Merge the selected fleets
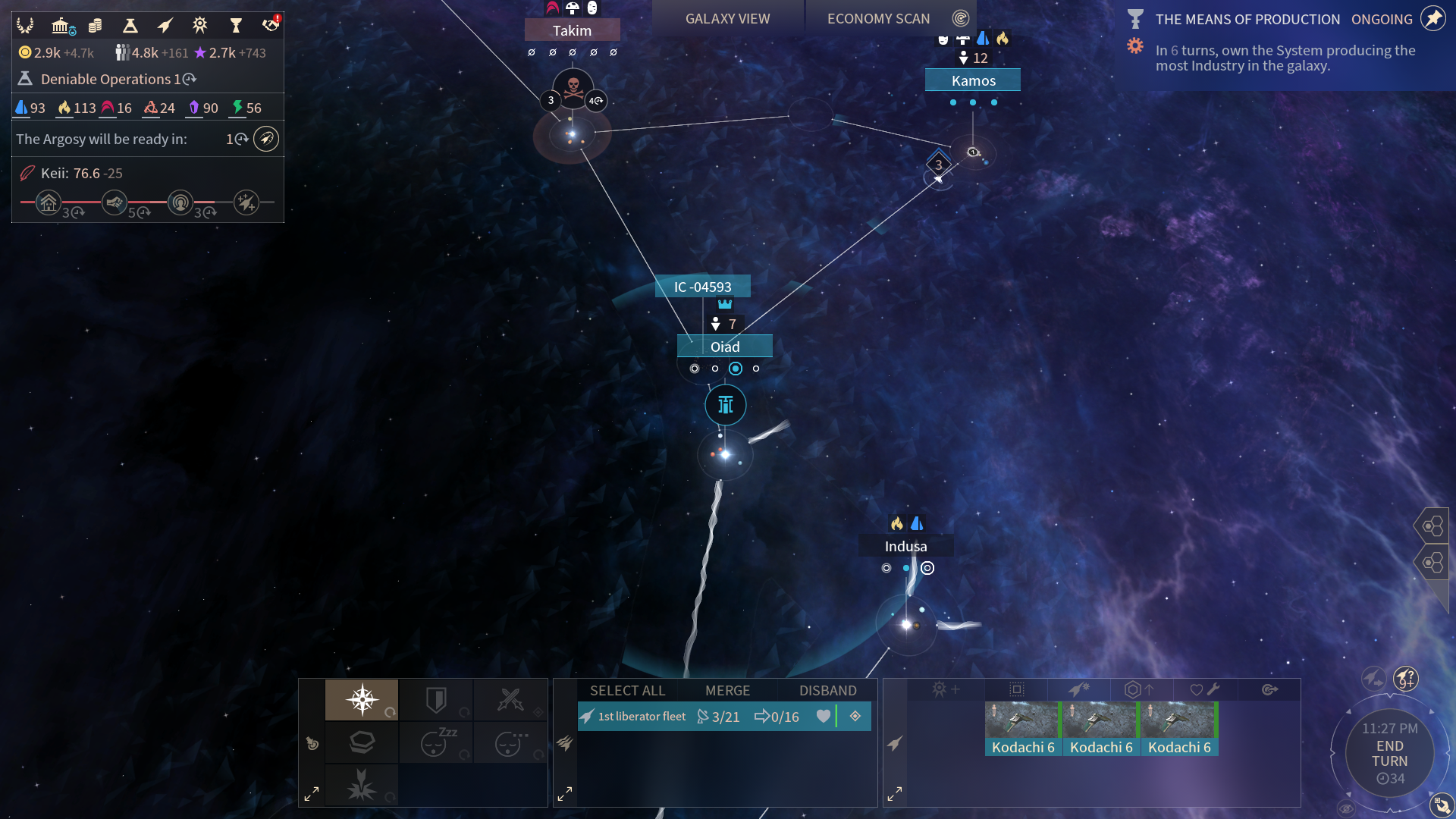 pyautogui.click(x=727, y=691)
